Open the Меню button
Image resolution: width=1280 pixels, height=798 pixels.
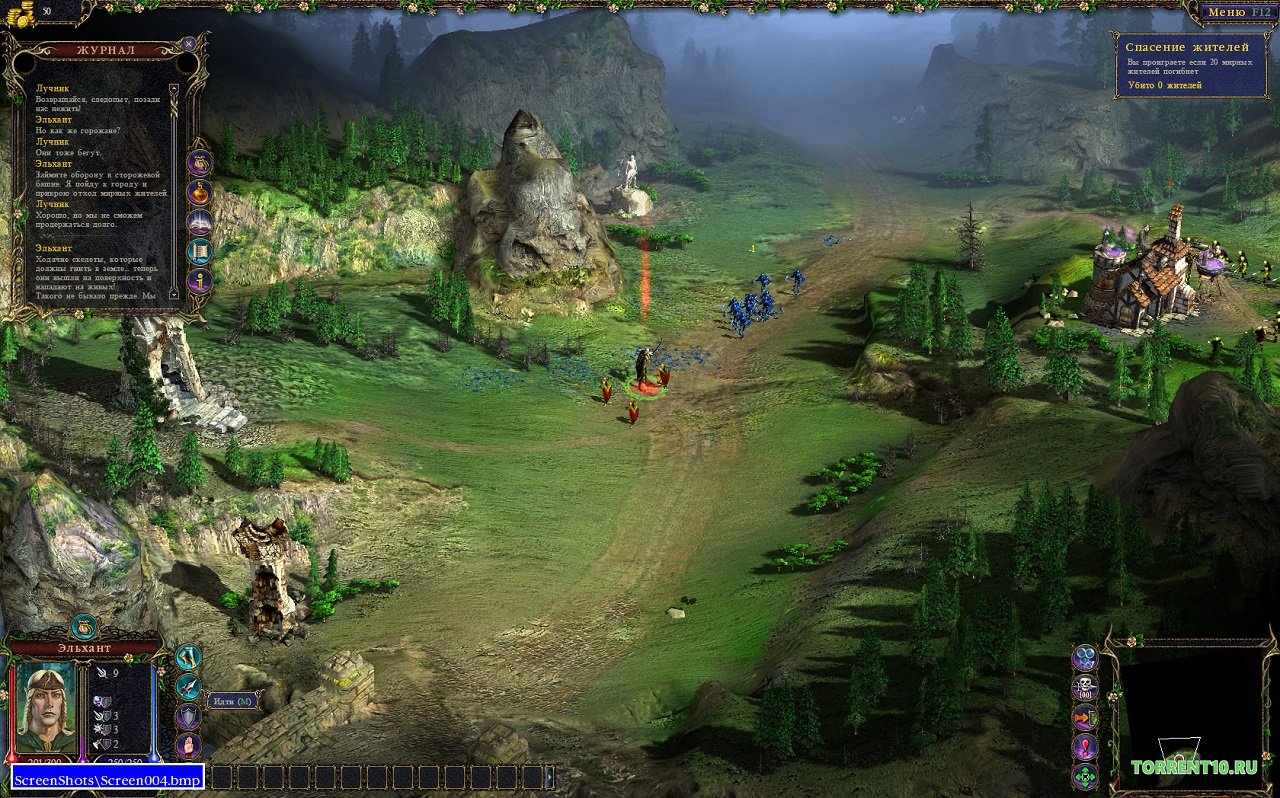pos(1235,12)
